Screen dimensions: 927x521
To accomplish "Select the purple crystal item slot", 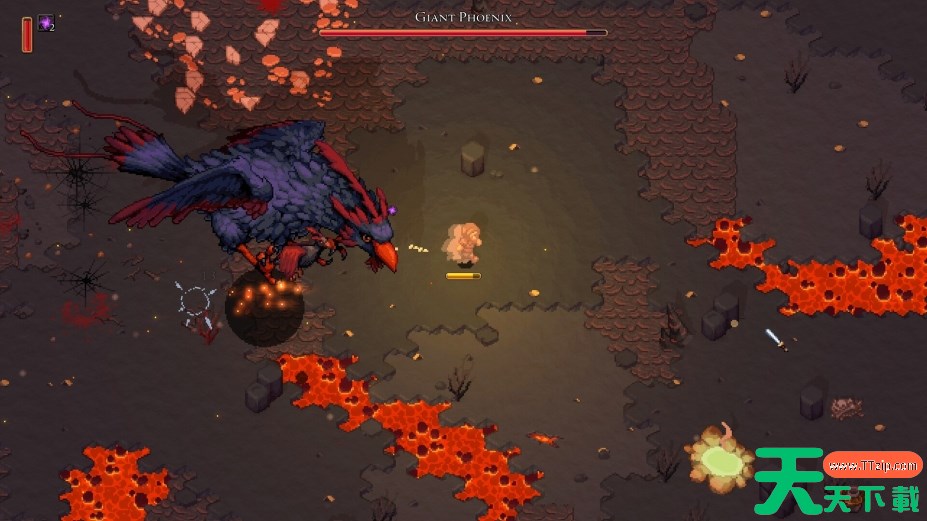I will 46,22.
